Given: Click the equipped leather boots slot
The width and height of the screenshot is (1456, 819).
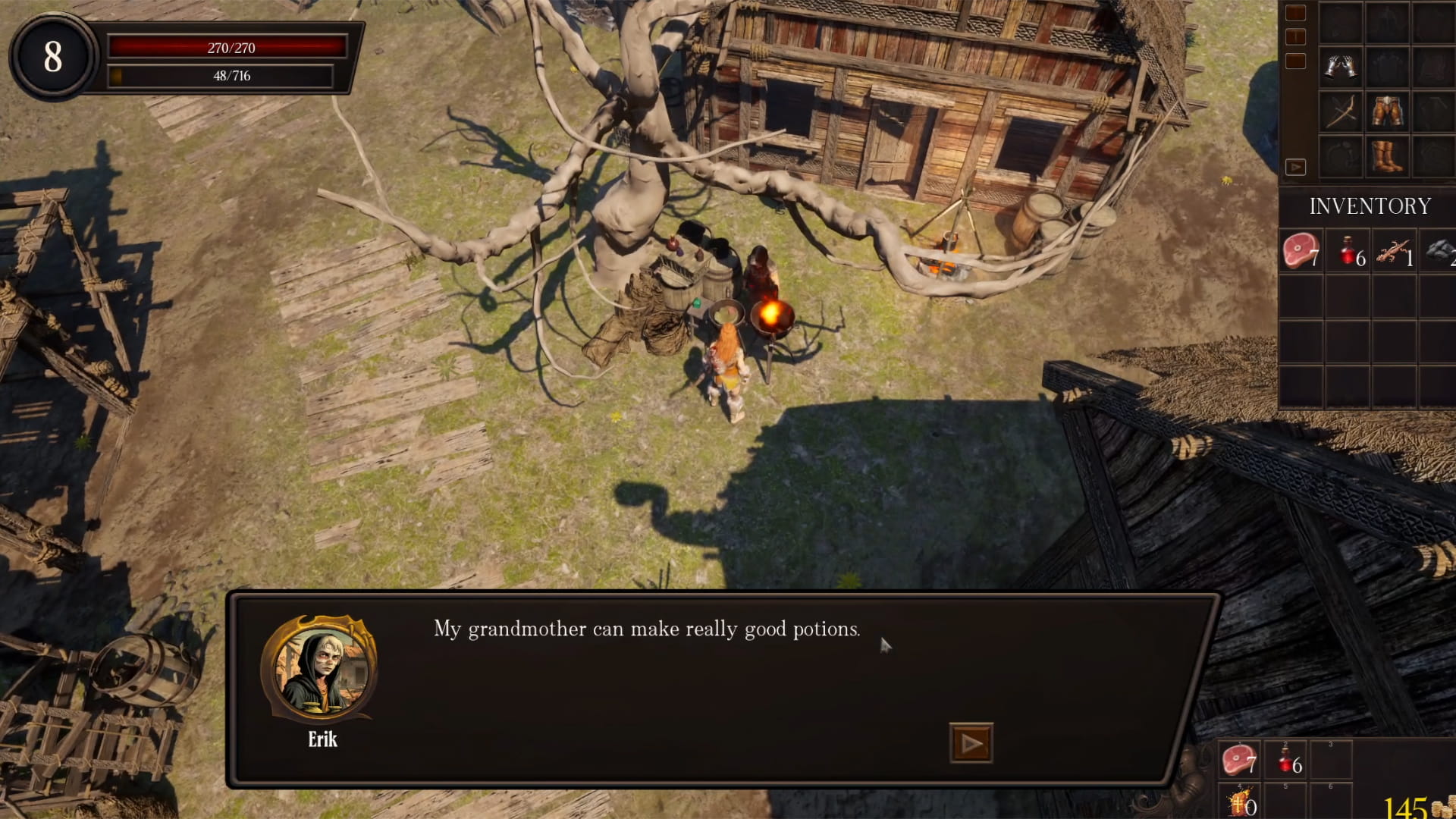Looking at the screenshot, I should (1387, 157).
